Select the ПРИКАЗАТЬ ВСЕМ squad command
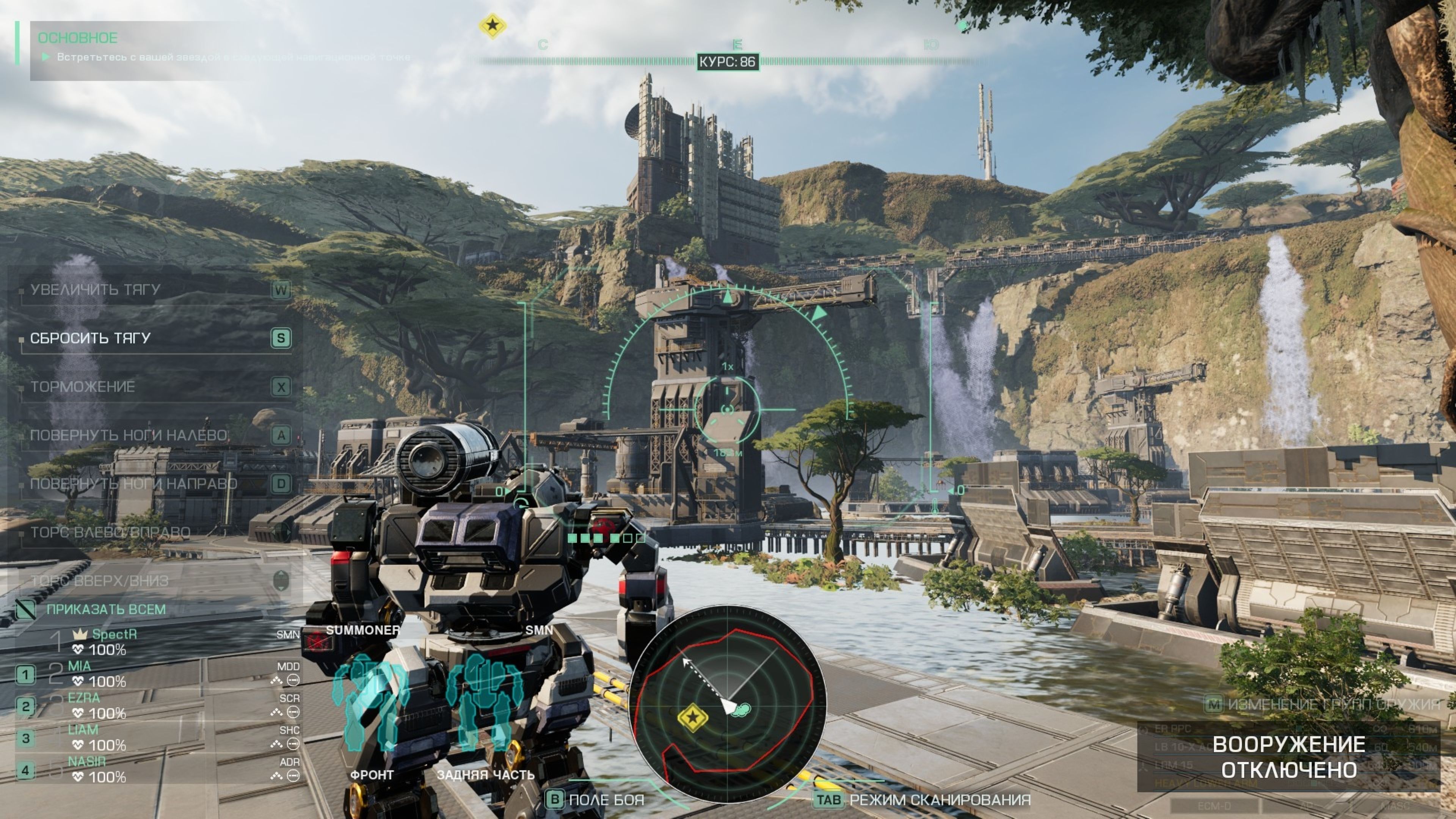 (106, 609)
